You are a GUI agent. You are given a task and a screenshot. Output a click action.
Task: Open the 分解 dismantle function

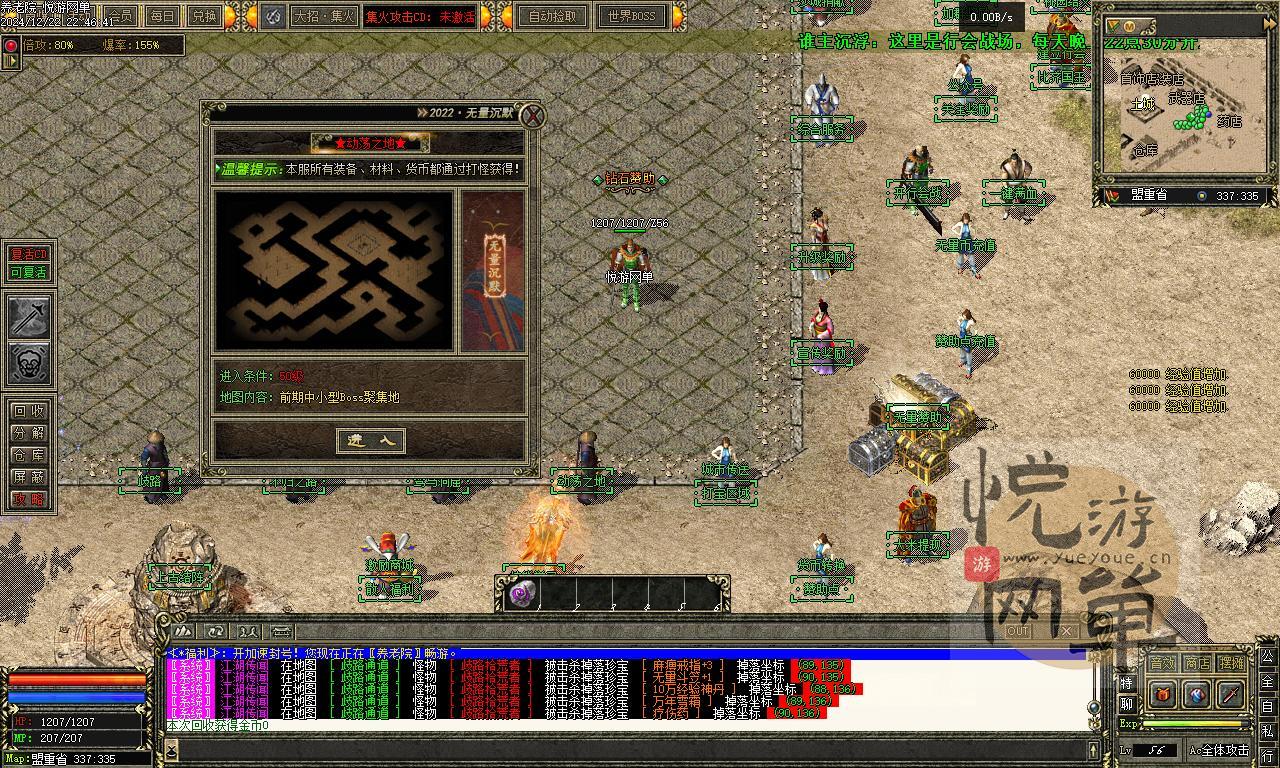pyautogui.click(x=28, y=433)
